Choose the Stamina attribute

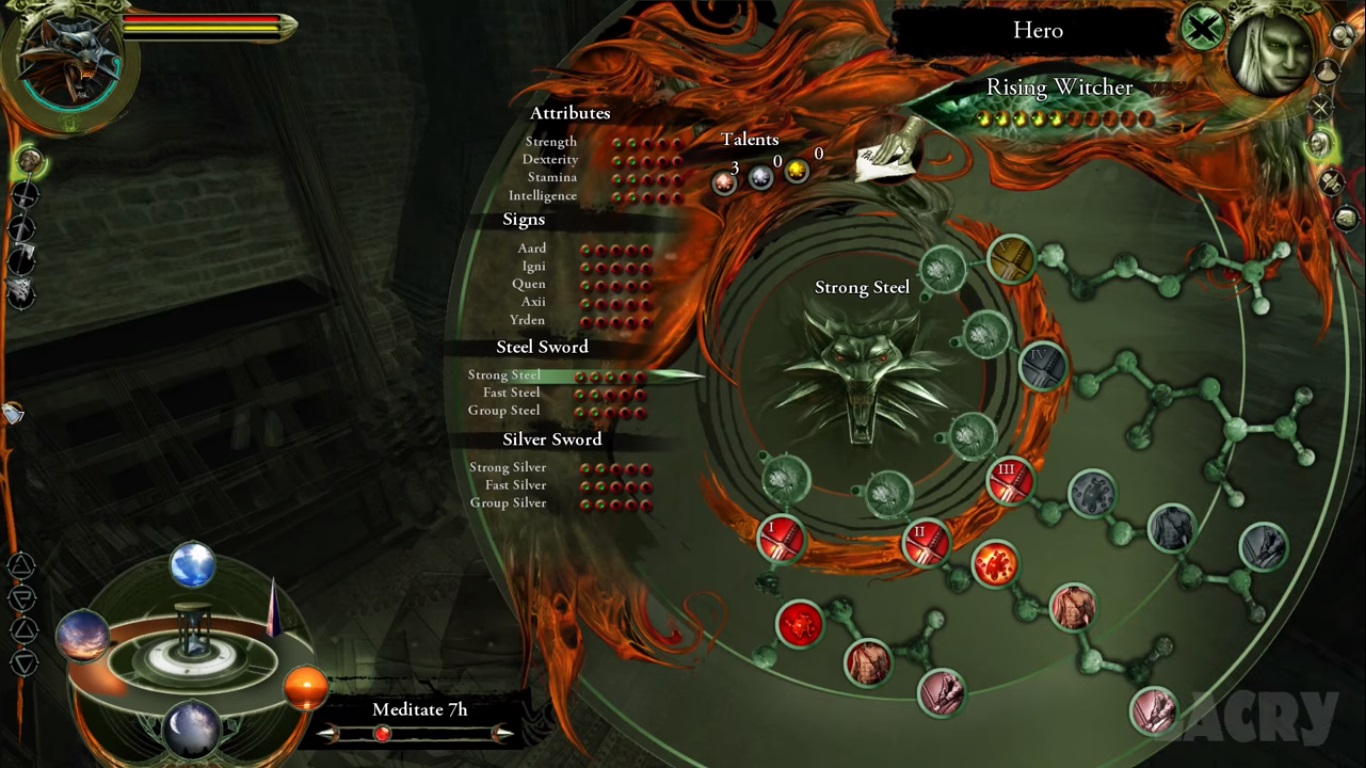552,178
